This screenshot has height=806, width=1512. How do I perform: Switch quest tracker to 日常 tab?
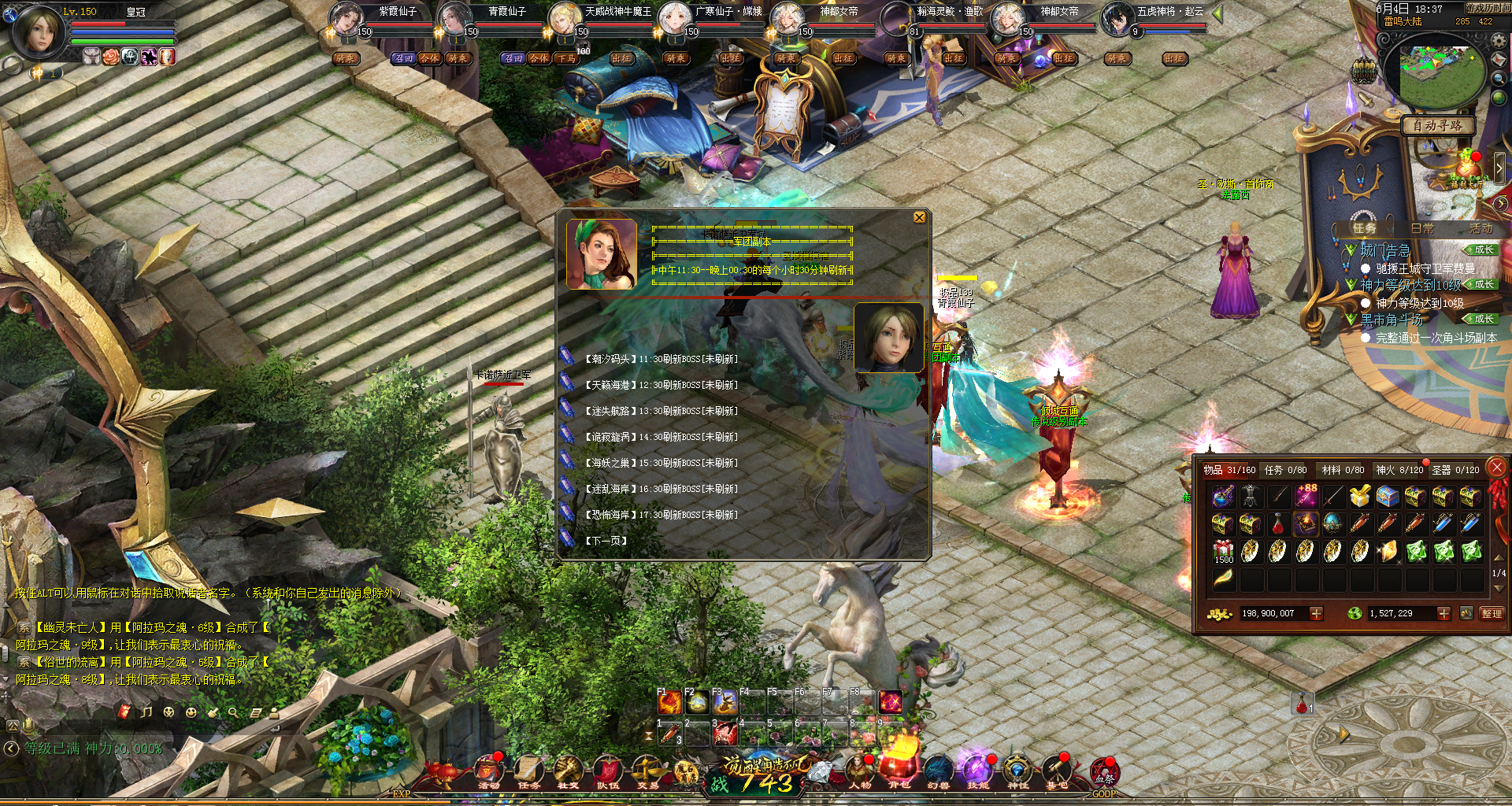coord(1422,228)
